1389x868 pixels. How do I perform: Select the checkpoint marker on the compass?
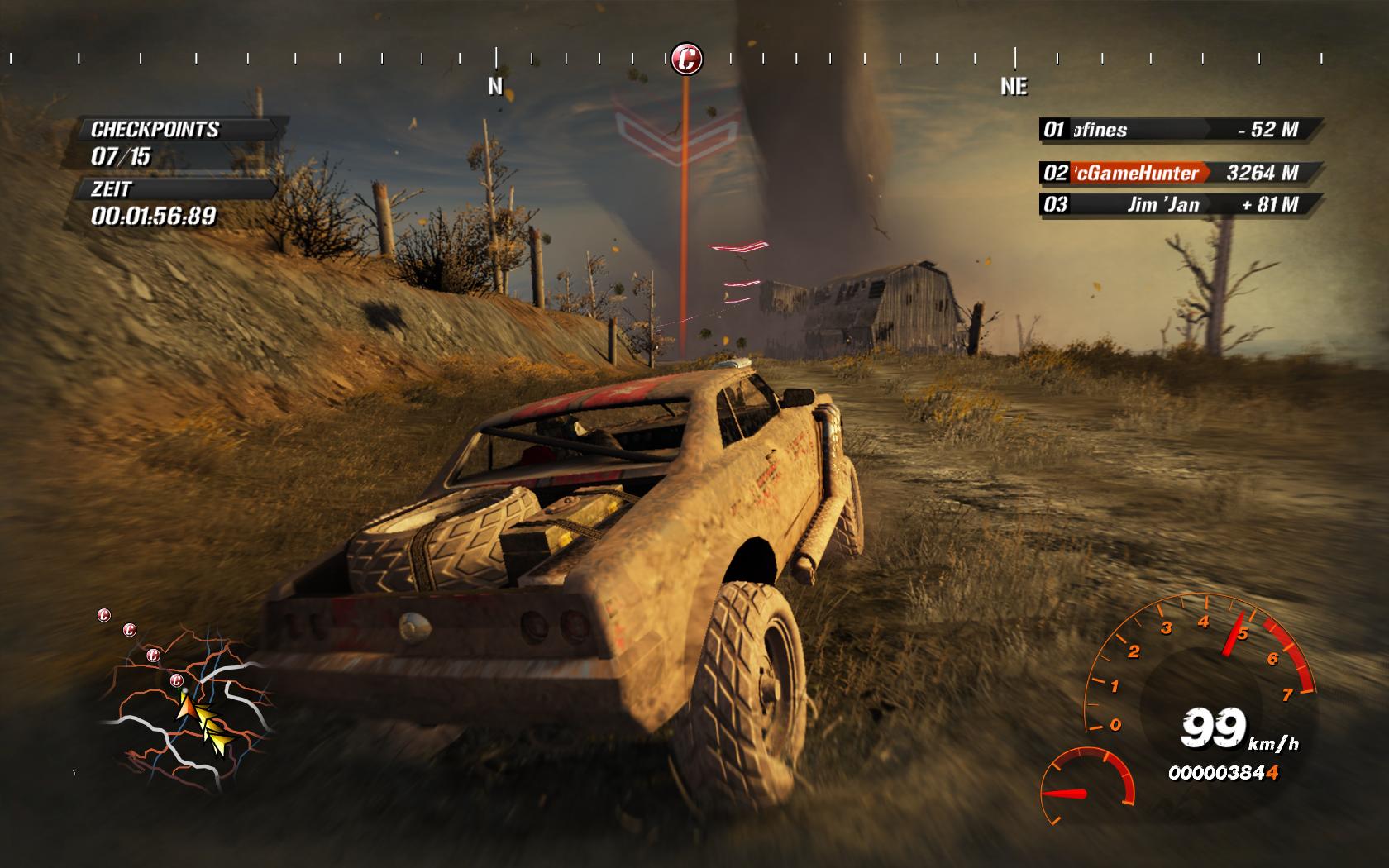coord(686,59)
